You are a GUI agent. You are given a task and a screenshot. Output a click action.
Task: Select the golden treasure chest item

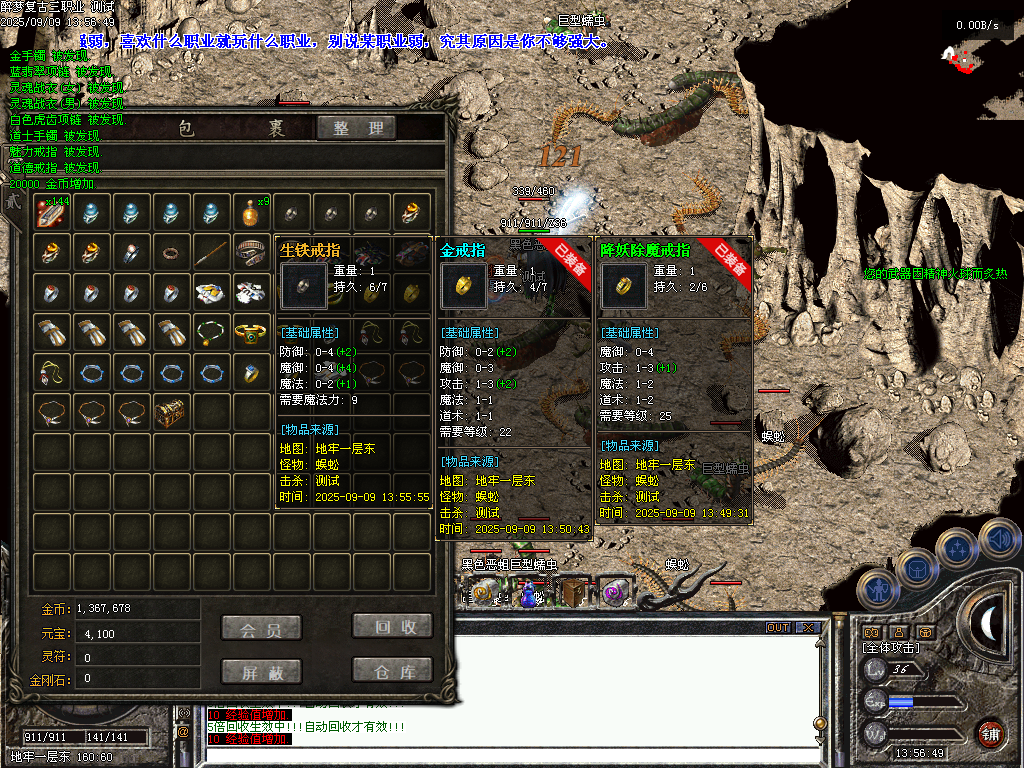(x=171, y=411)
